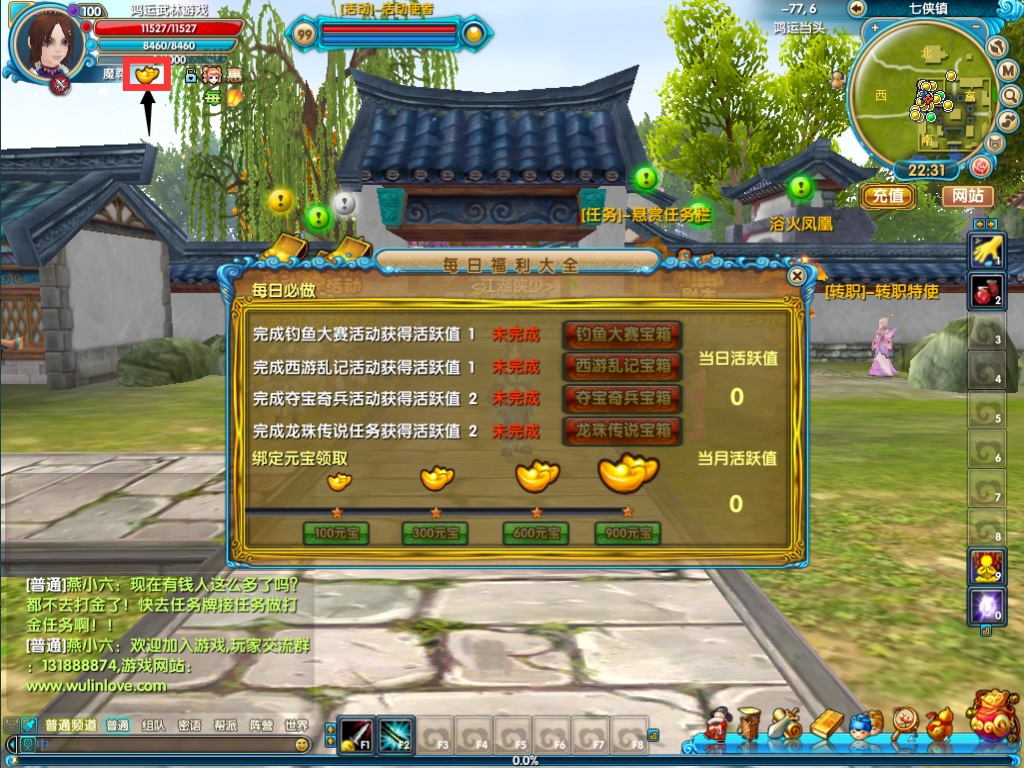
Task: Switch chat to the 世界 channel
Action: [296, 726]
